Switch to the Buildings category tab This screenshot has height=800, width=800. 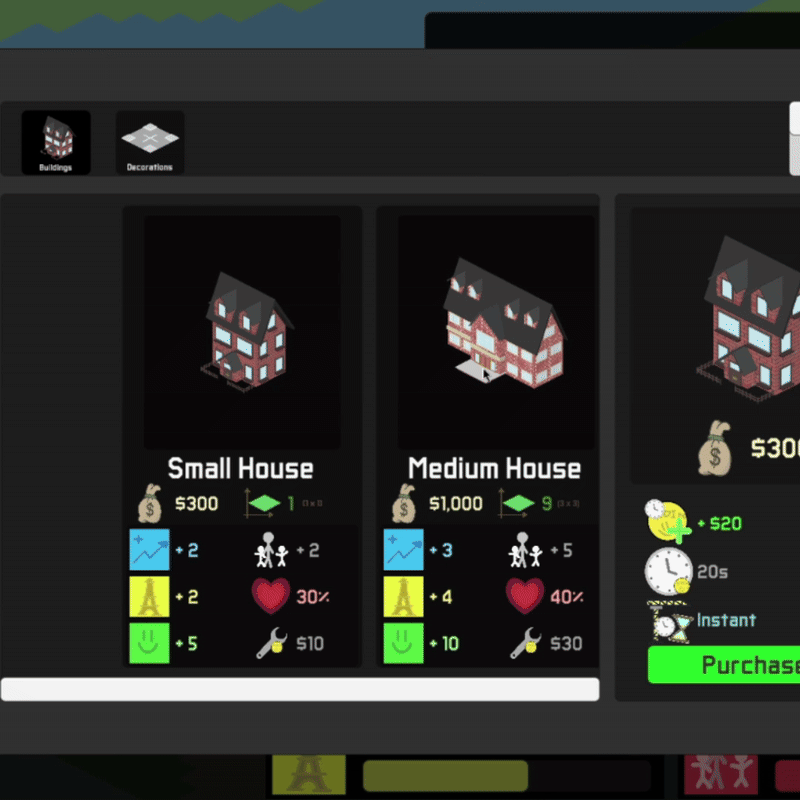click(x=56, y=142)
